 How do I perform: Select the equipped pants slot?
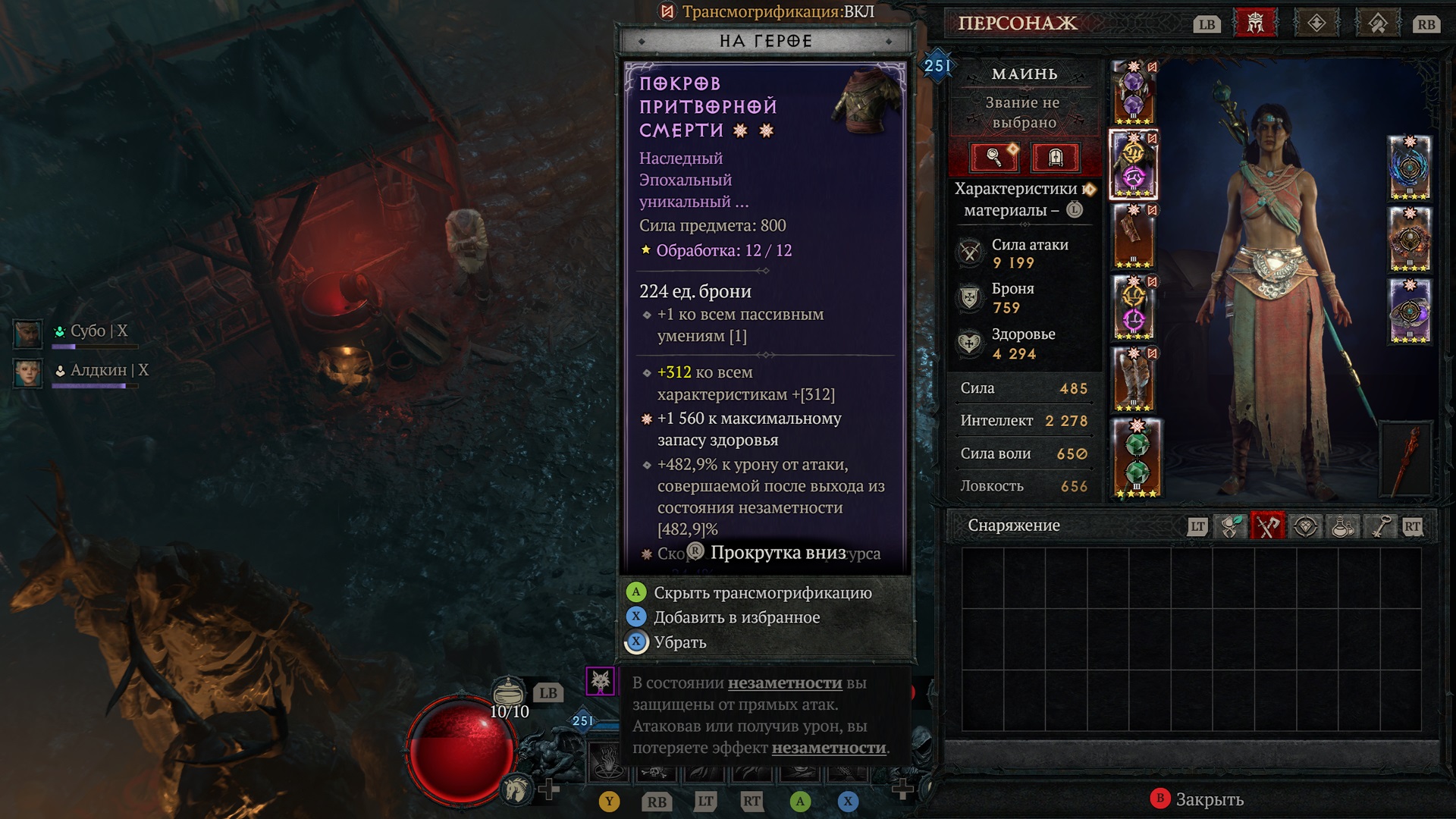coord(1133,307)
